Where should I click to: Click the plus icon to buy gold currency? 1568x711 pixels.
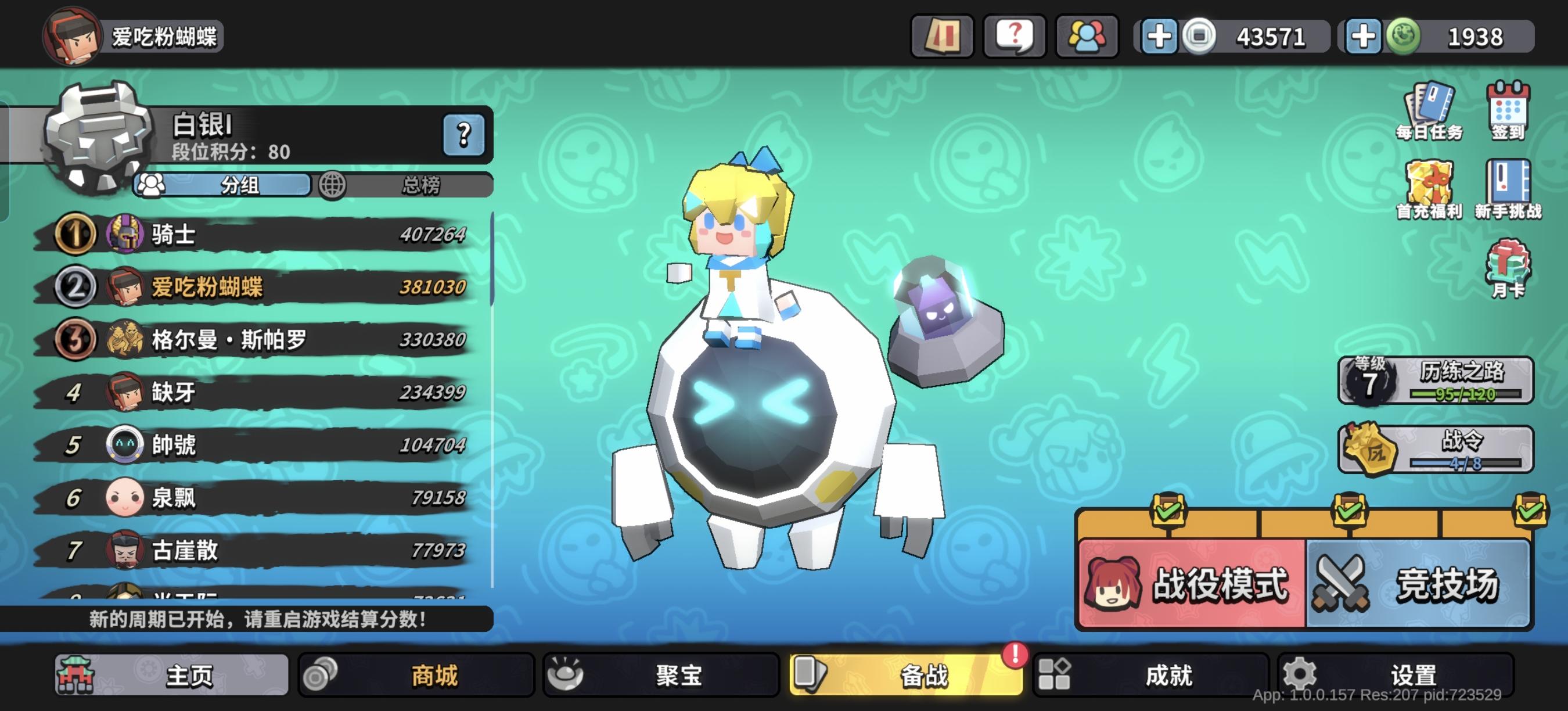coord(1160,37)
